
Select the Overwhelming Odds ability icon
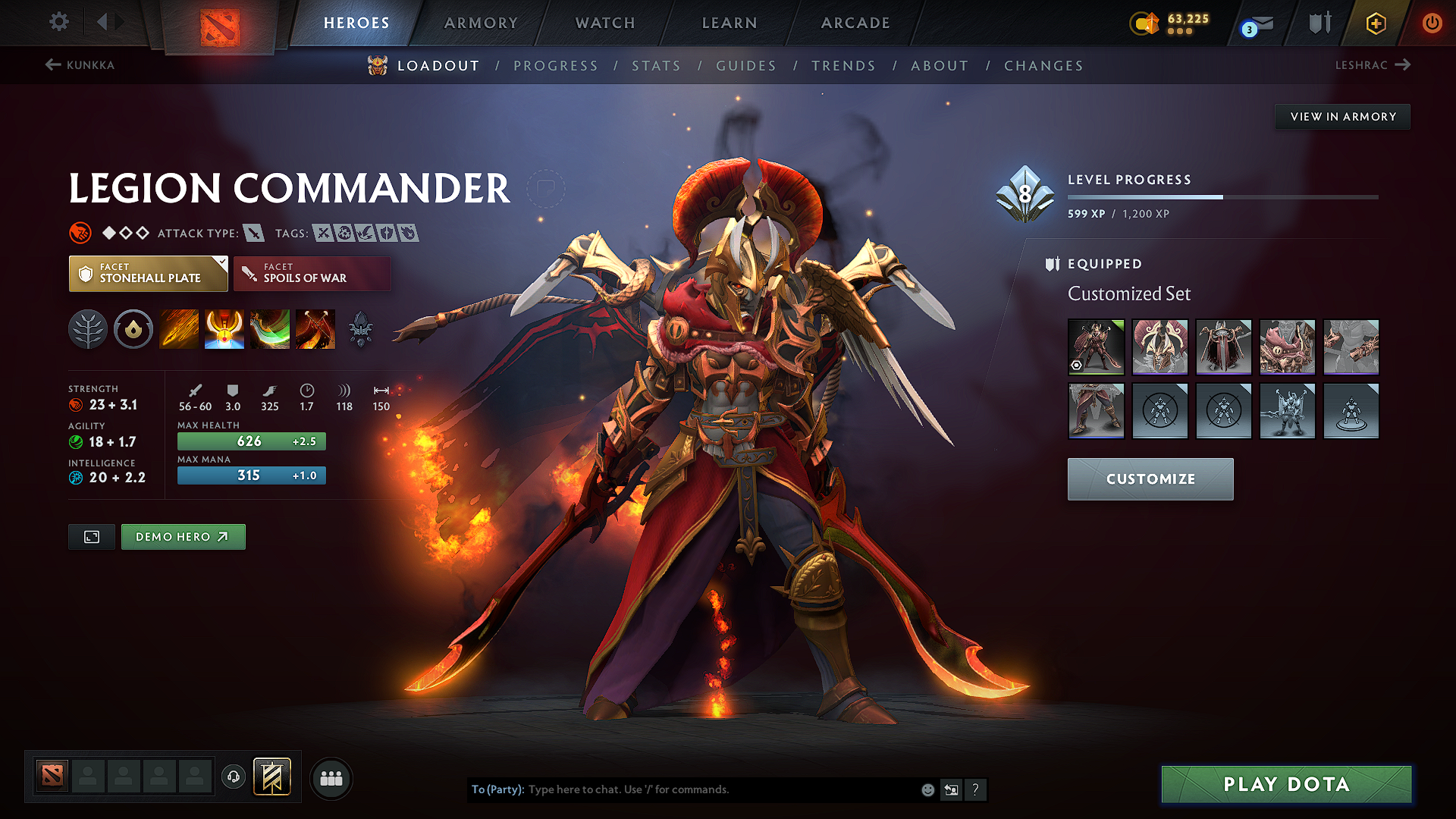click(x=179, y=329)
